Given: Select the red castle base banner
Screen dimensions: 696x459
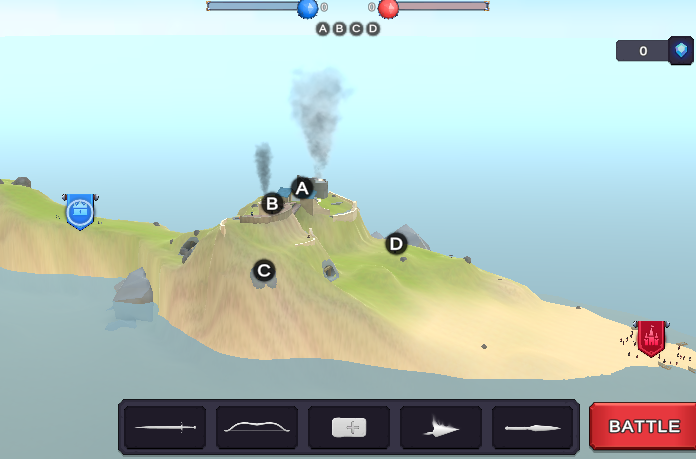Looking at the screenshot, I should pos(651,337).
